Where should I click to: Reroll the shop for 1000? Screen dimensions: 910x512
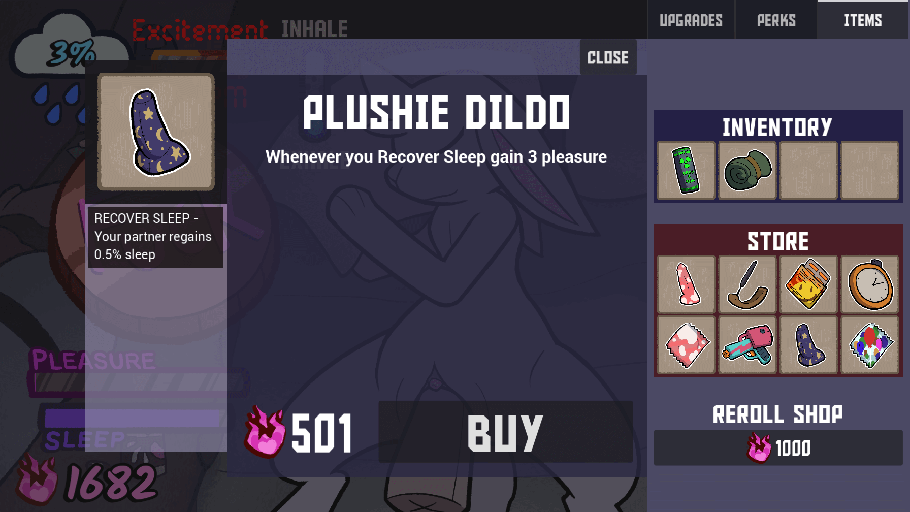780,448
